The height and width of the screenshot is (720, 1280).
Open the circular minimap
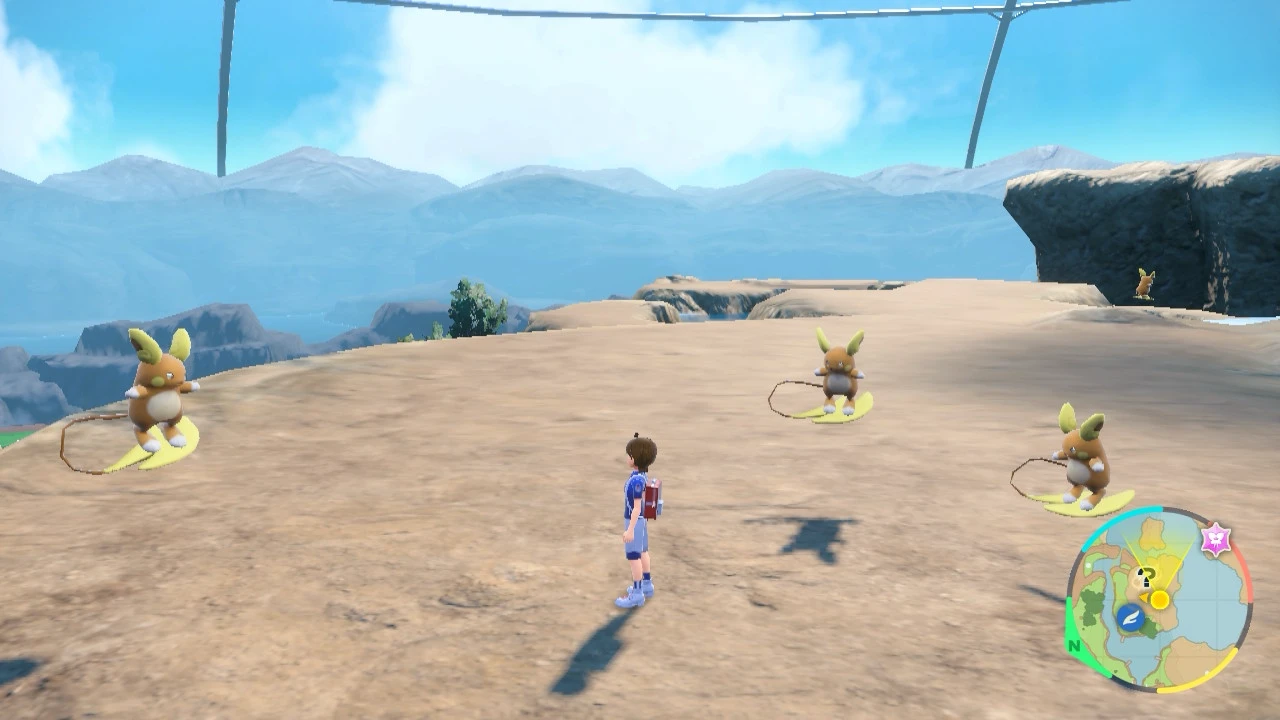[x=1158, y=600]
